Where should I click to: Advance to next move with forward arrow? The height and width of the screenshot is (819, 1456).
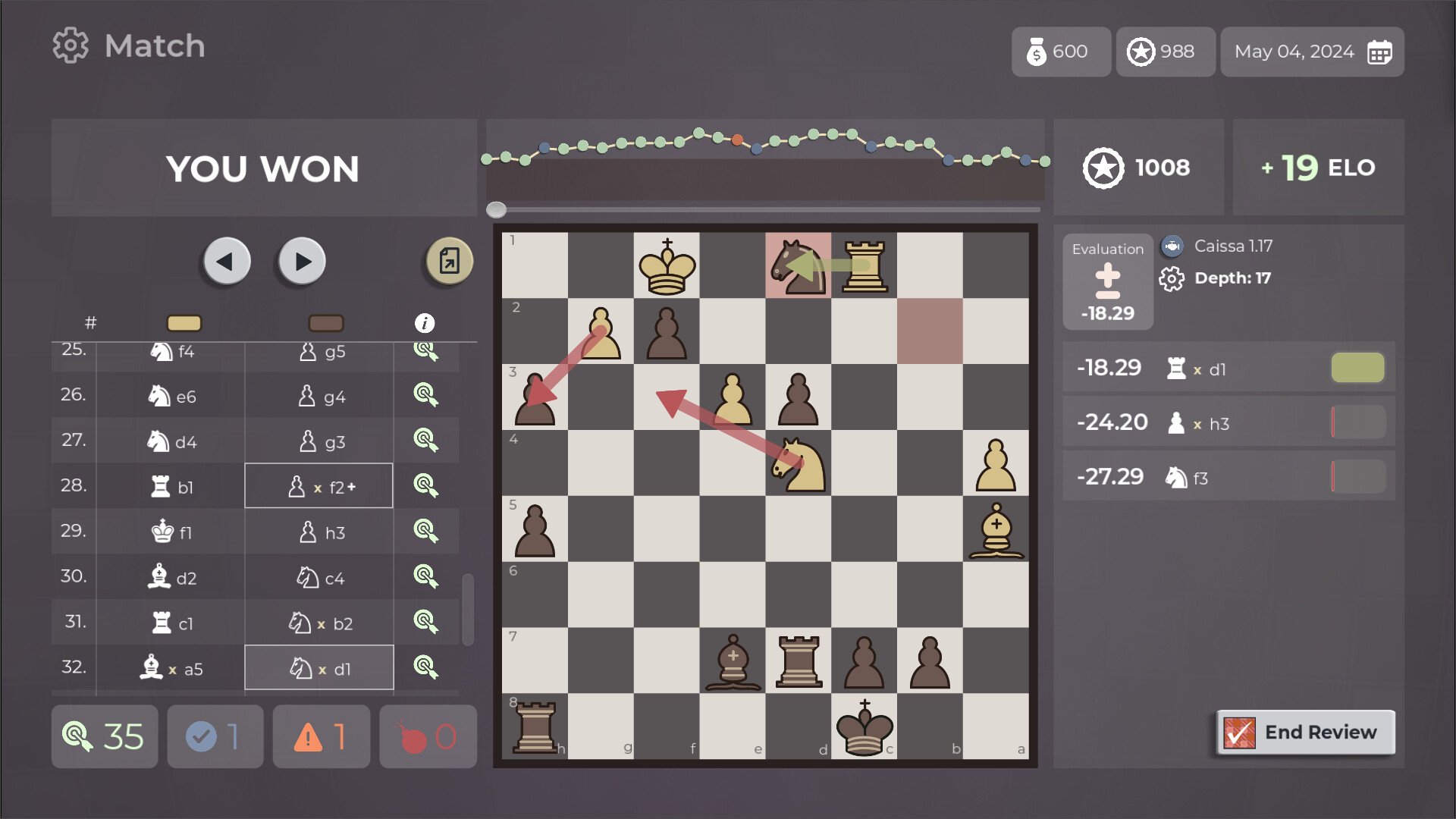pyautogui.click(x=301, y=261)
